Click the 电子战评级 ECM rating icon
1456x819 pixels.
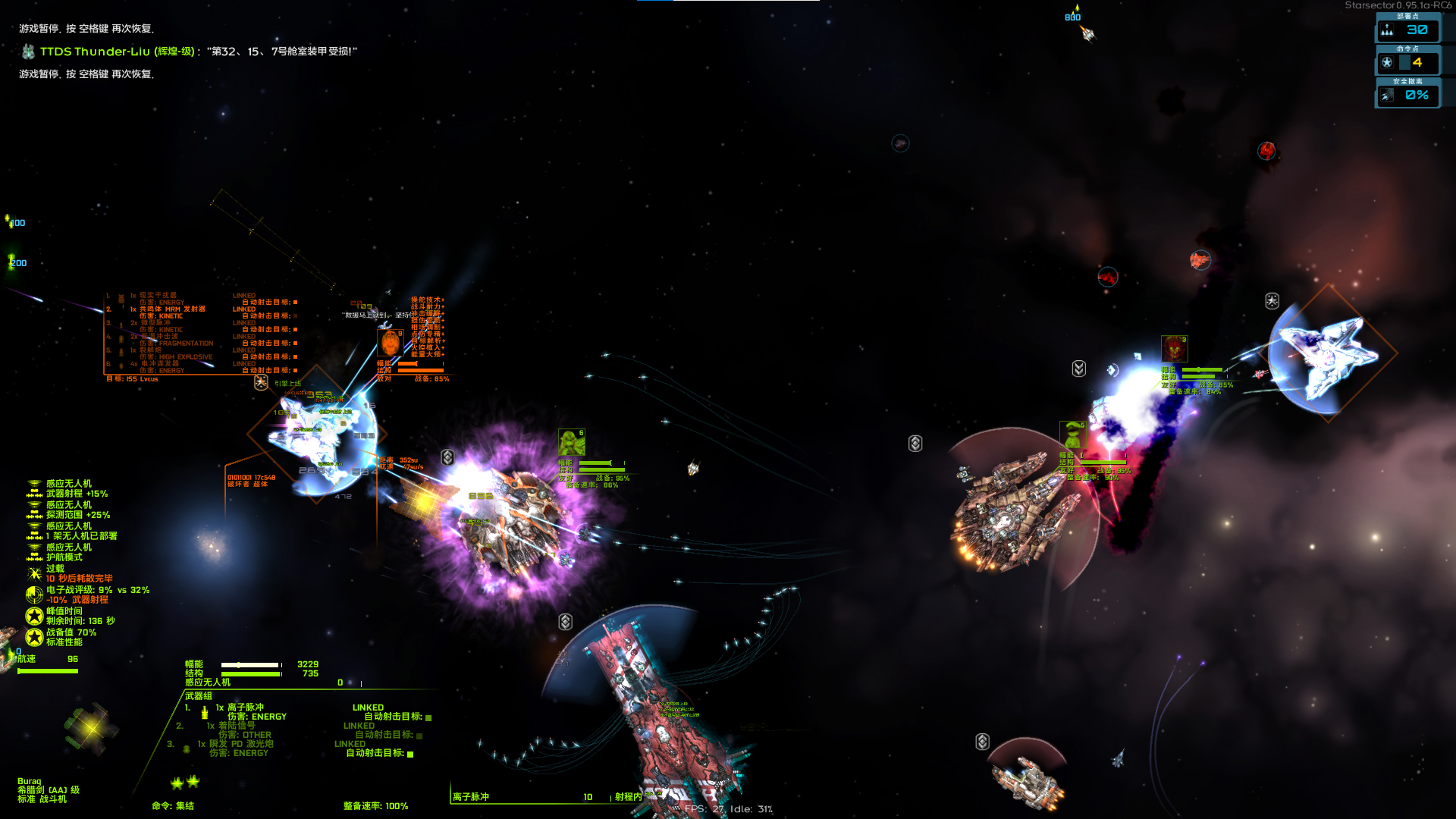point(34,595)
